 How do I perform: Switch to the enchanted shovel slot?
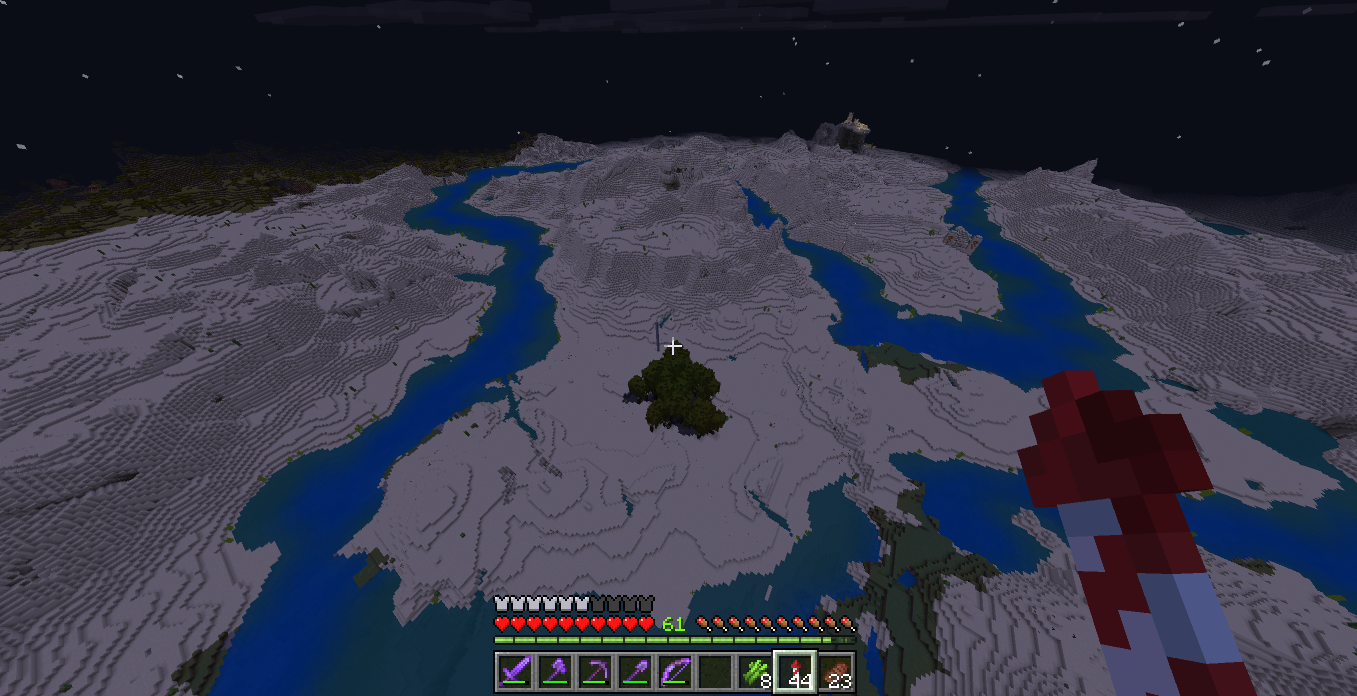click(x=635, y=671)
